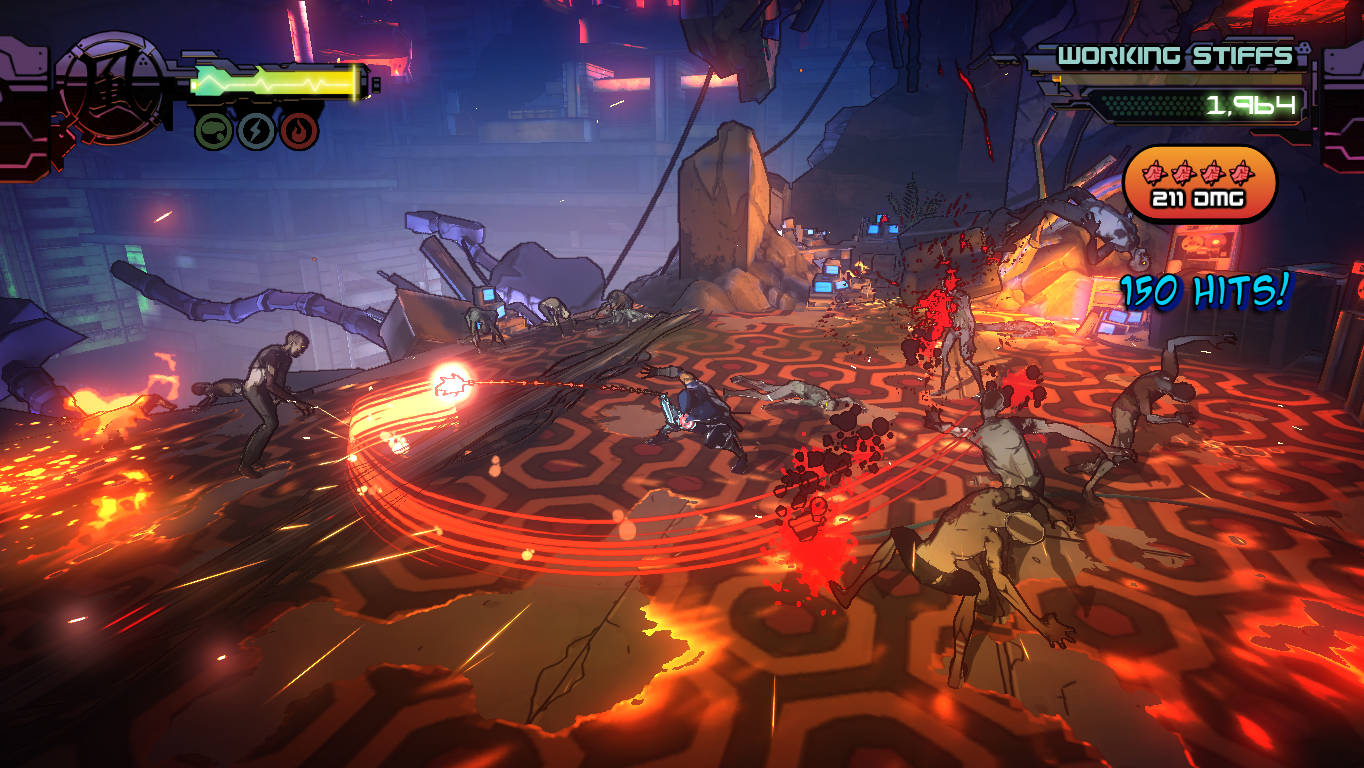Image resolution: width=1364 pixels, height=768 pixels.
Task: Choose the red flame element icon
Action: pos(298,131)
